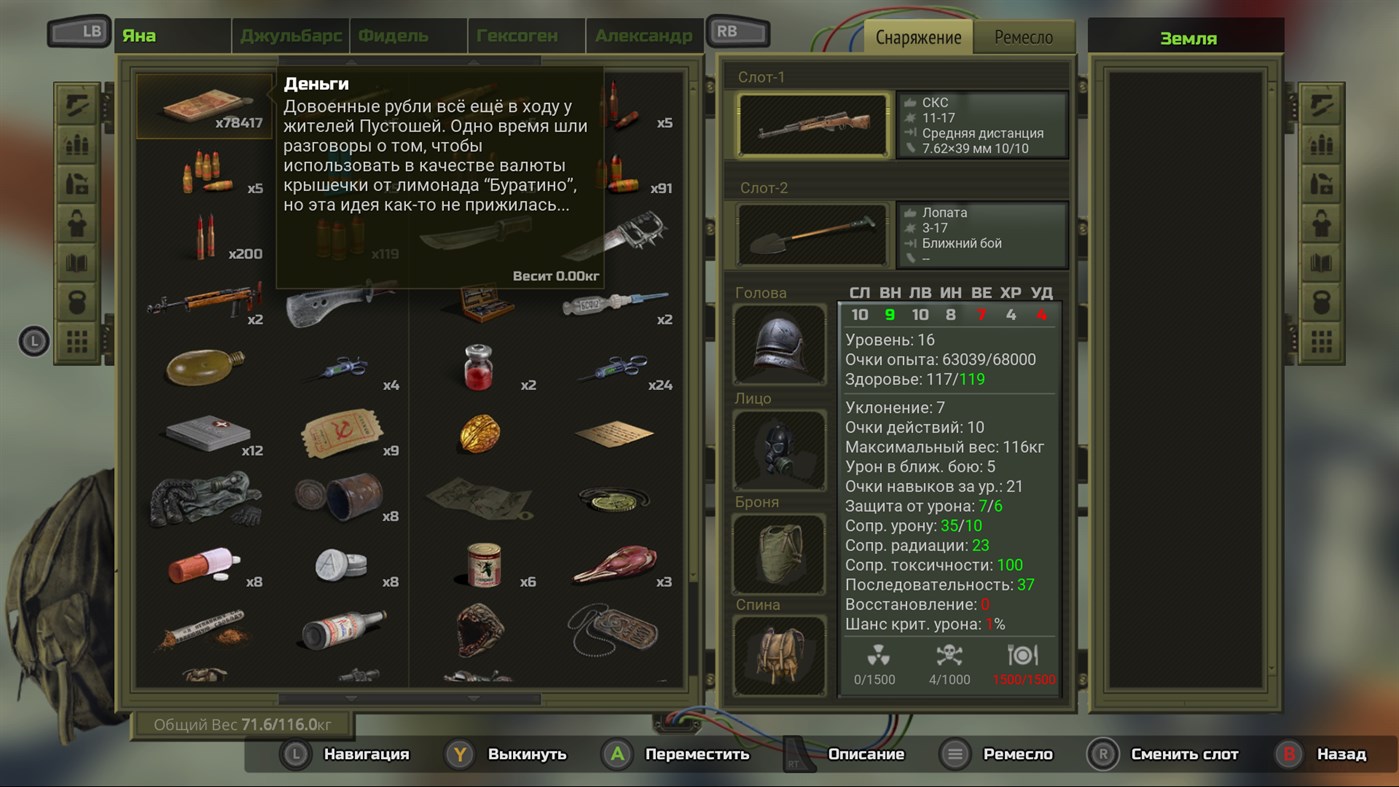Select the vodka bottle item
Screen dimensions: 1399x787
tap(341, 630)
